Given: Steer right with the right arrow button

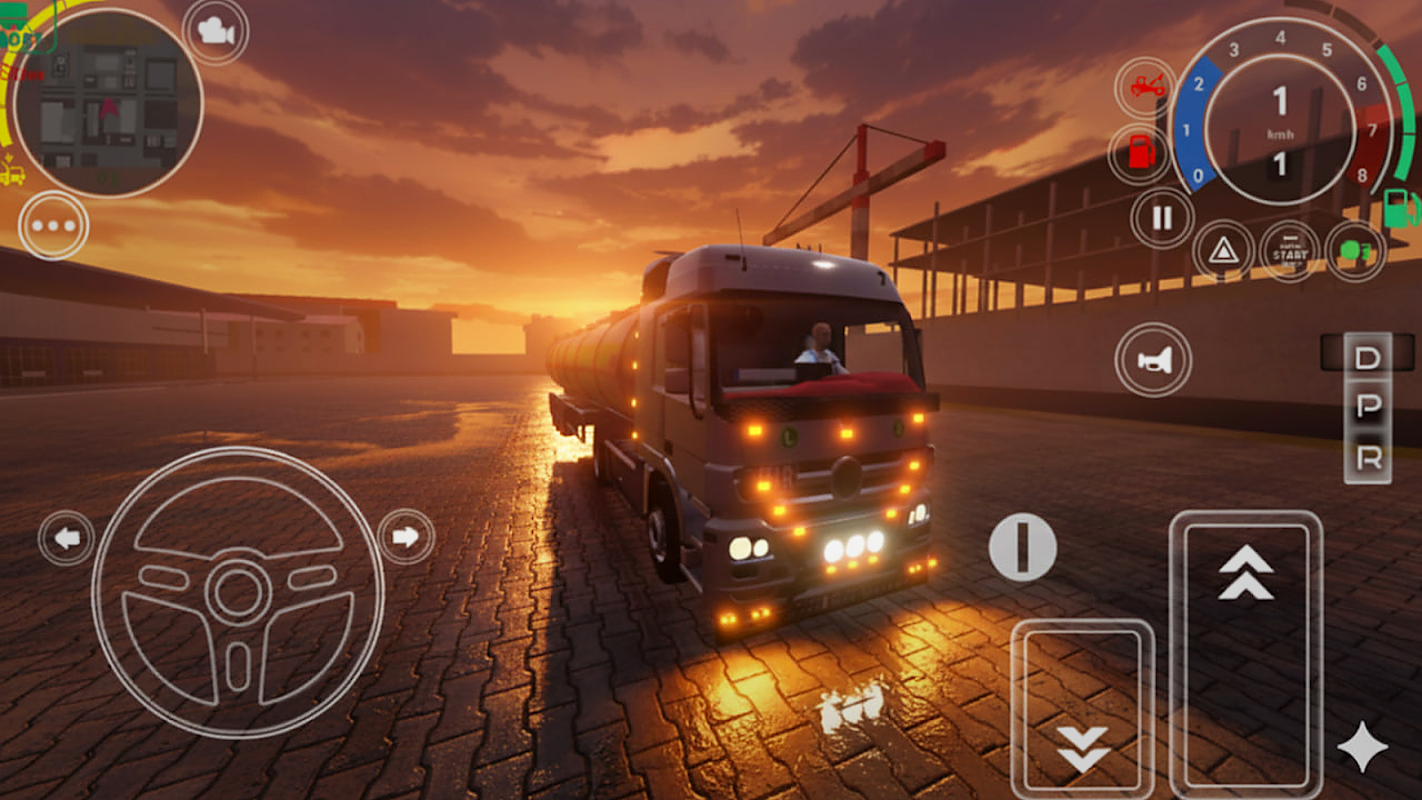Looking at the screenshot, I should tap(406, 537).
